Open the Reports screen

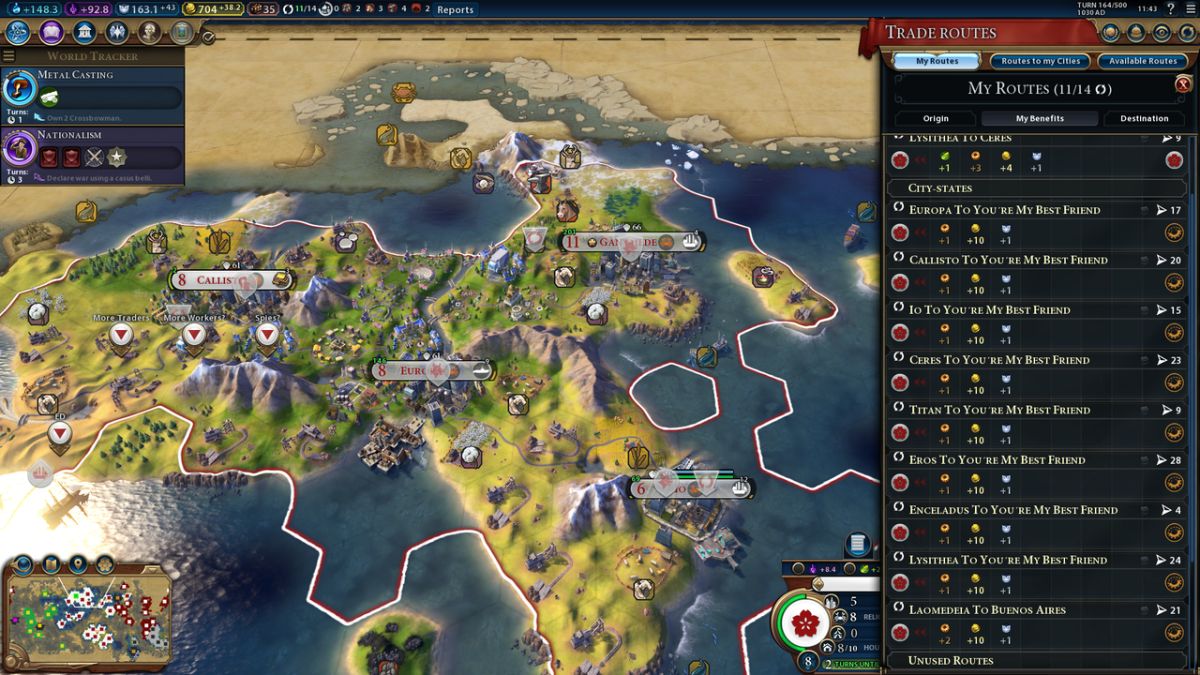click(455, 10)
